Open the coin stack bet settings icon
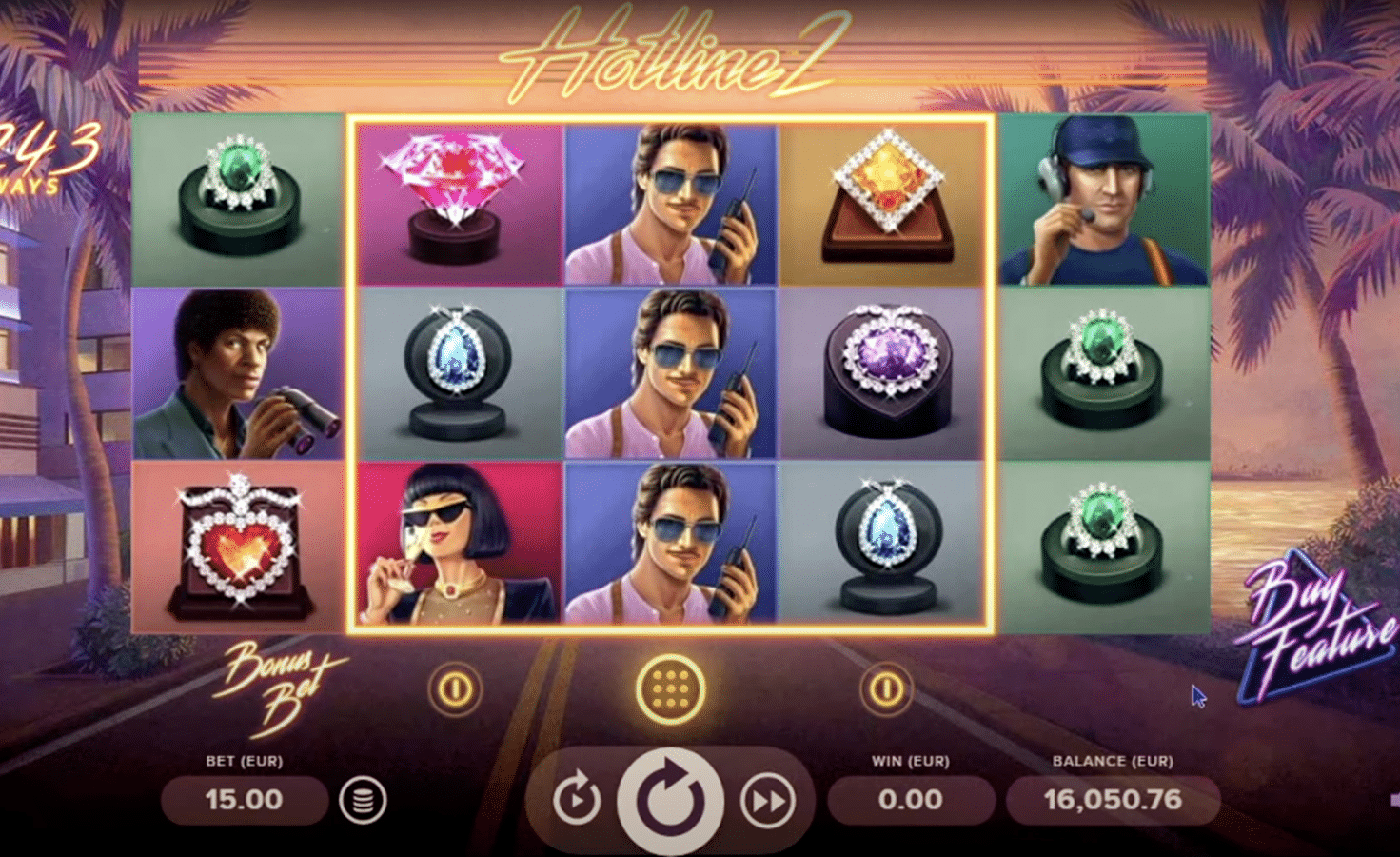Screen dimensions: 1400x857 tap(363, 801)
